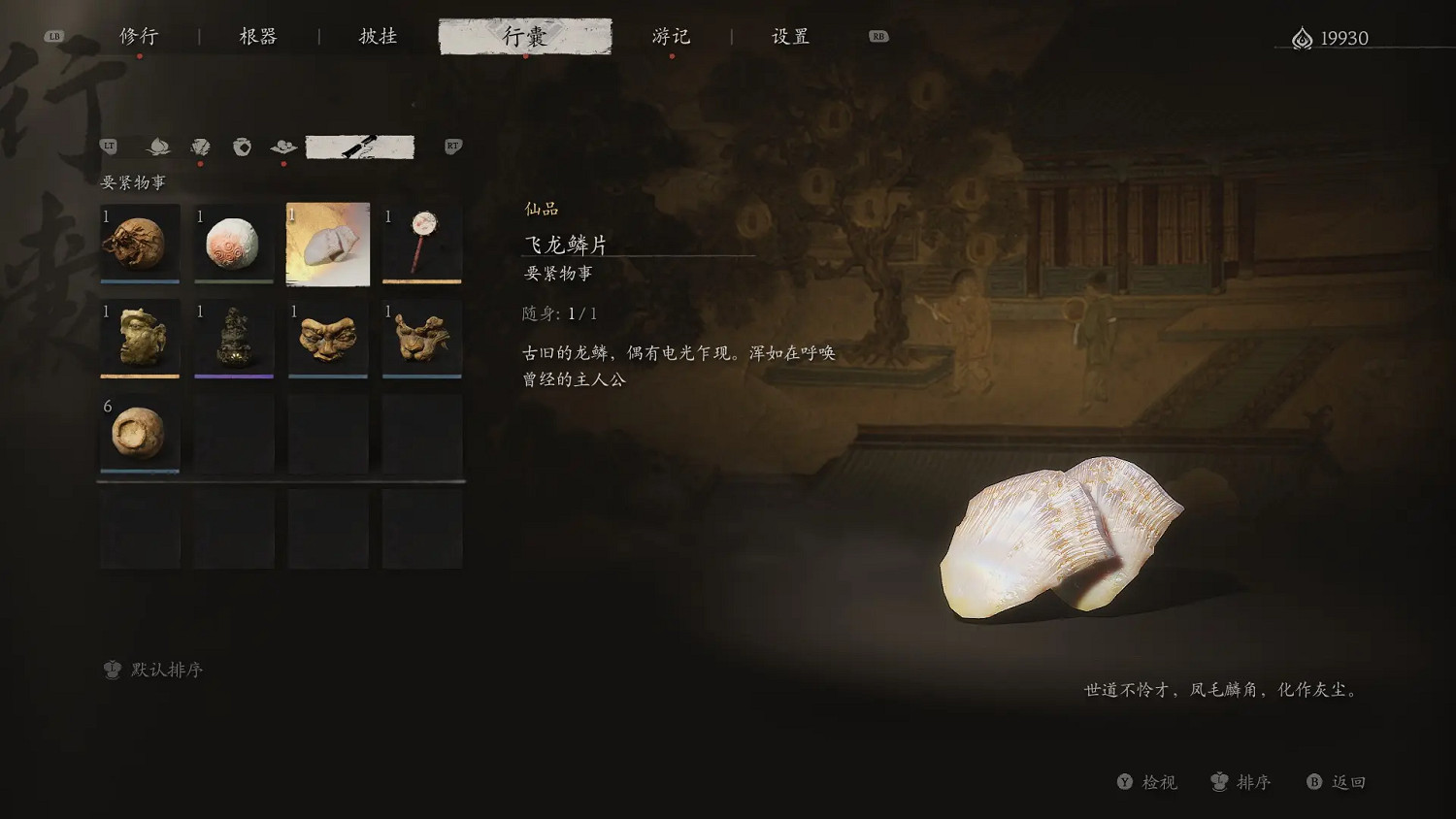Toggle the category tab marked with red dot
Image resolution: width=1456 pixels, height=819 pixels.
point(200,147)
